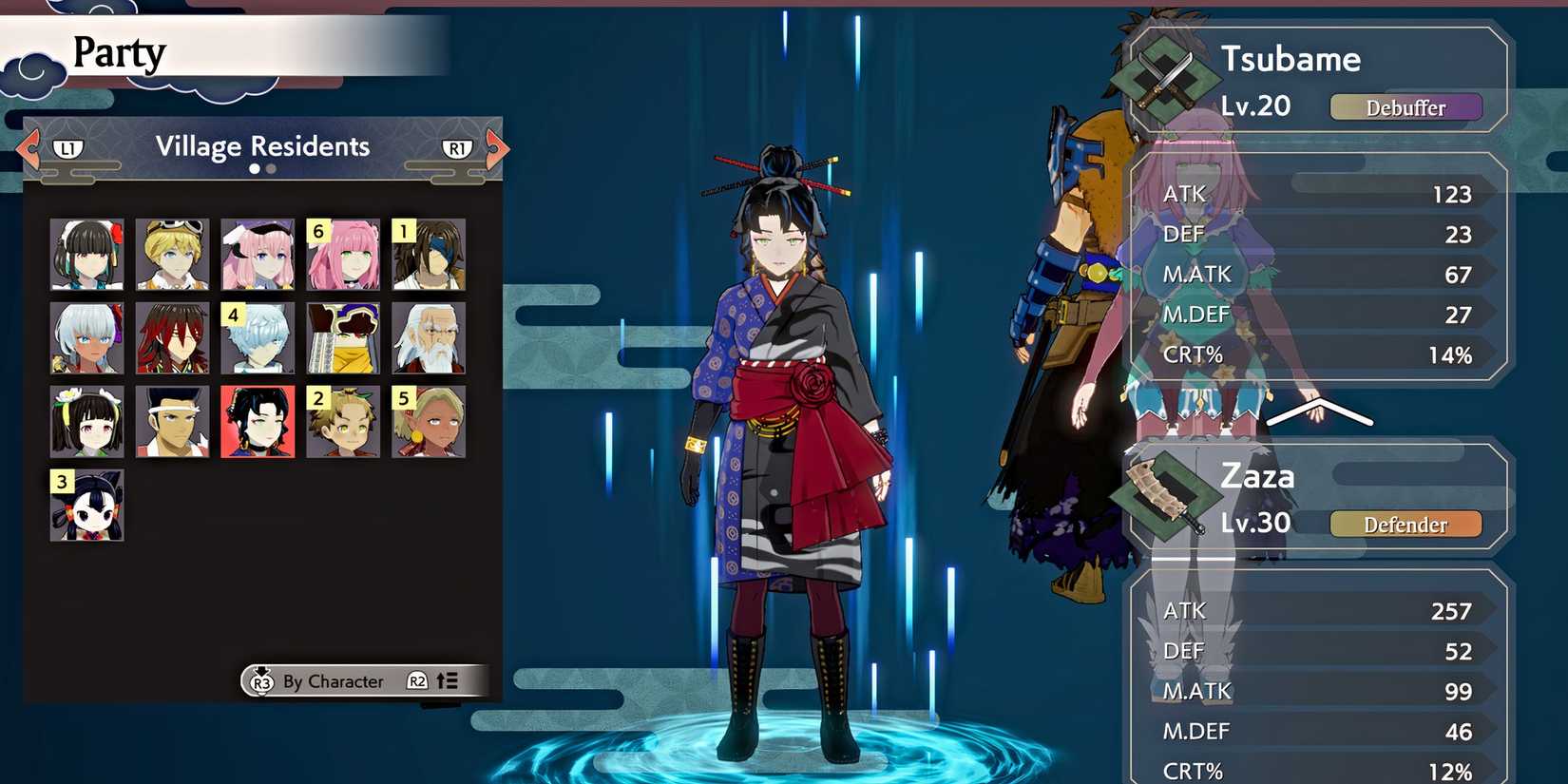
Task: Click the aviator-goggles character portrait
Action: (171, 254)
